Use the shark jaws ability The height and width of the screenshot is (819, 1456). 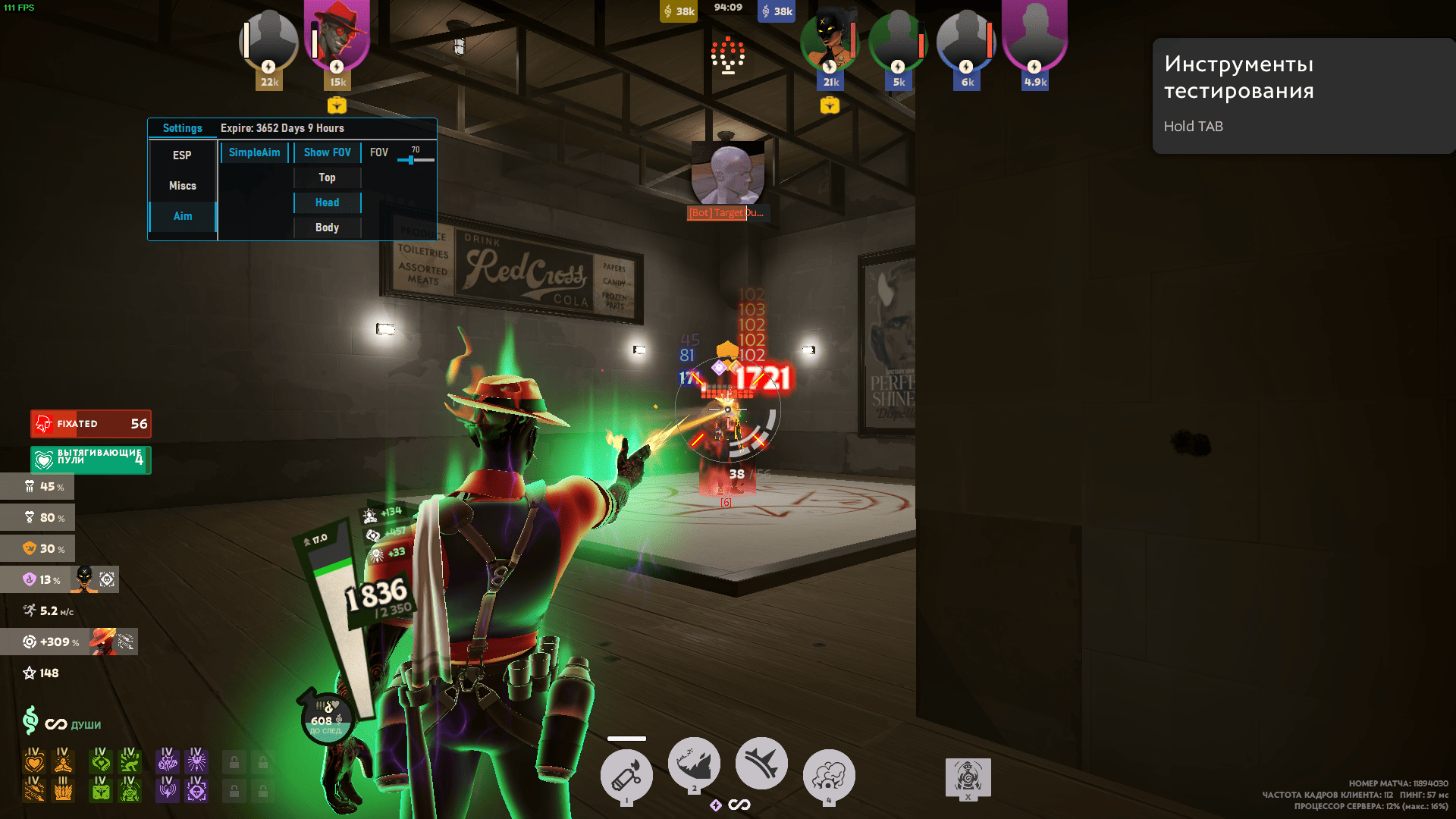tap(694, 764)
